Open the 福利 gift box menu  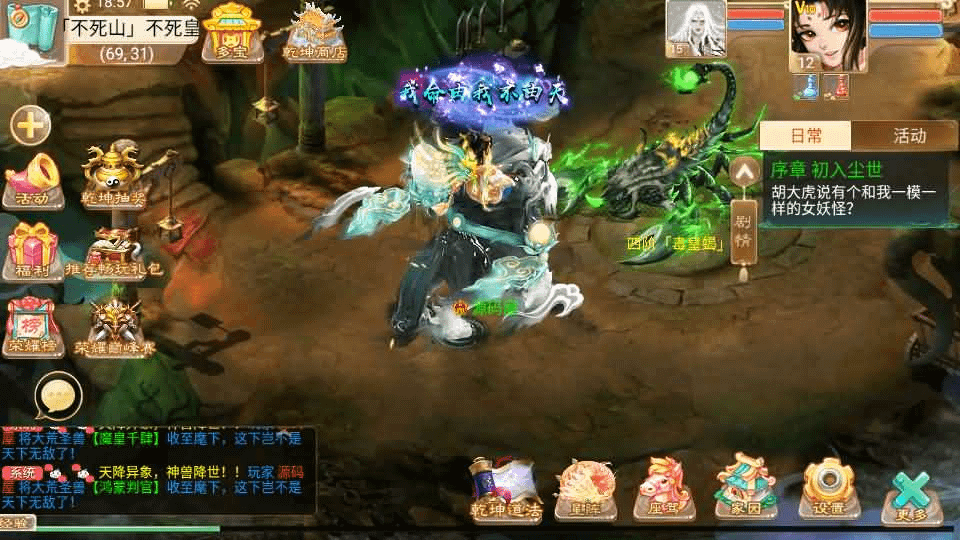(32, 251)
